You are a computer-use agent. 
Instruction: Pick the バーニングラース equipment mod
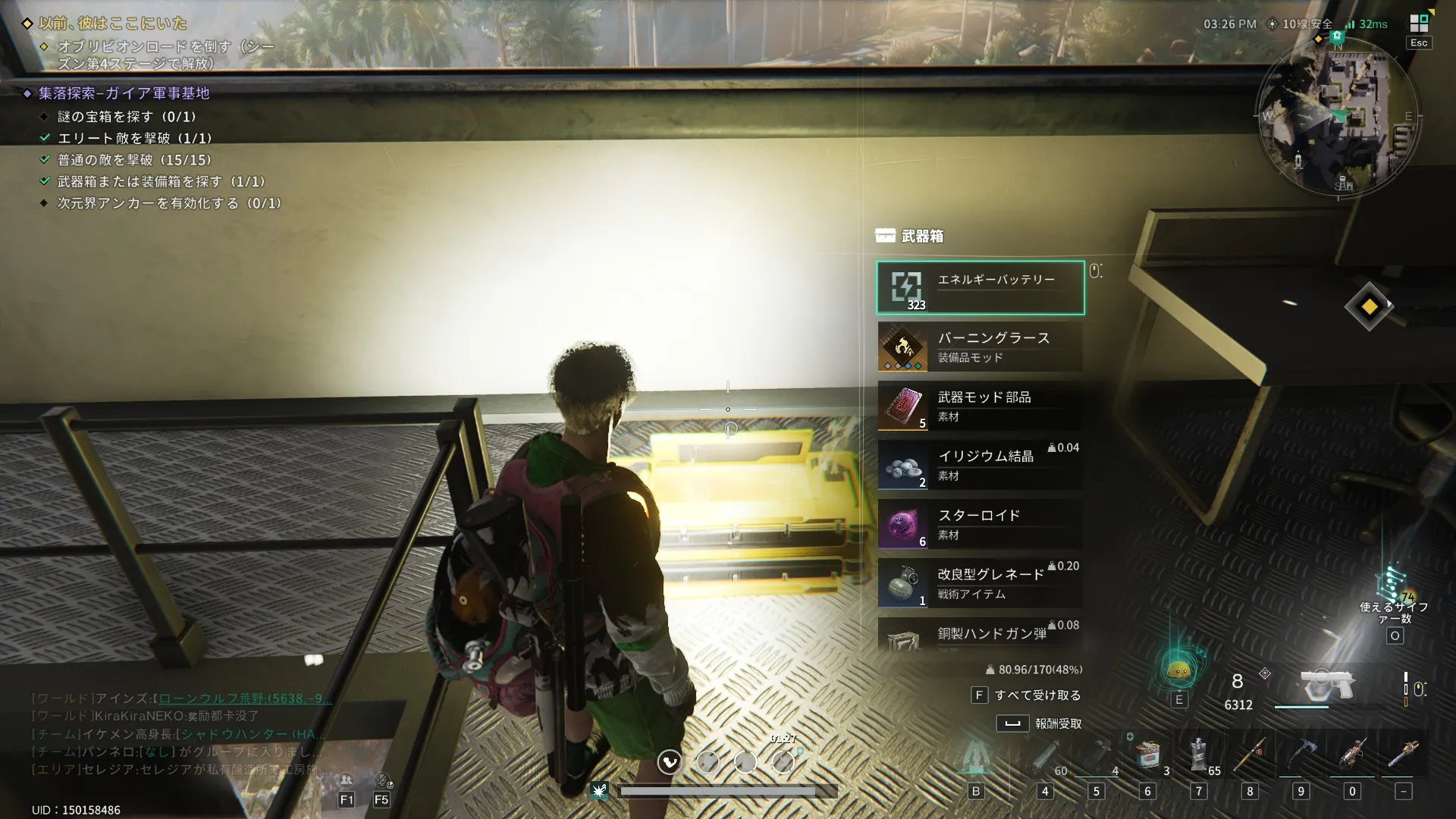pos(980,347)
